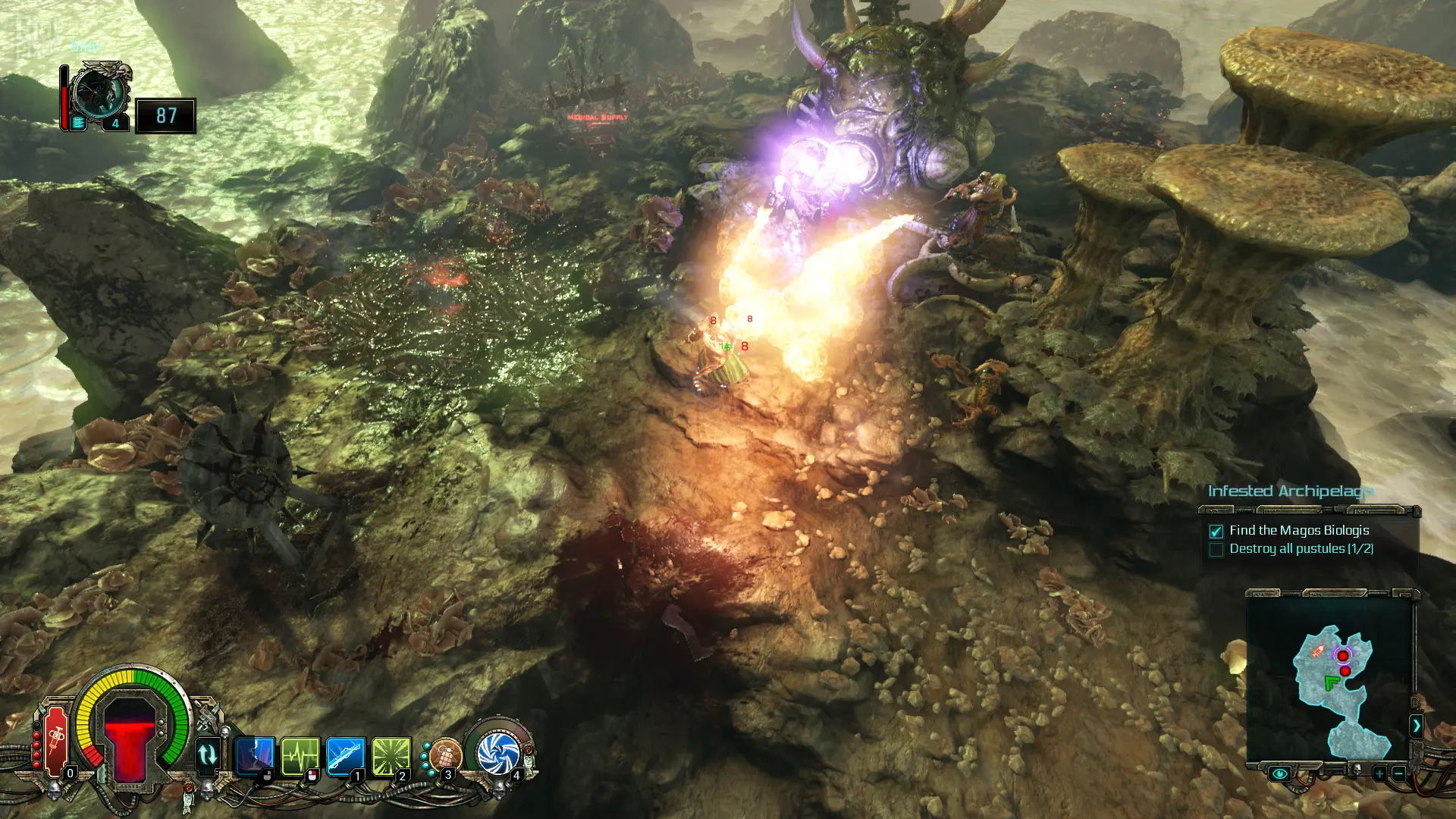The height and width of the screenshot is (819, 1456).
Task: Throw the grenade from the belt slot
Action: pos(444,756)
